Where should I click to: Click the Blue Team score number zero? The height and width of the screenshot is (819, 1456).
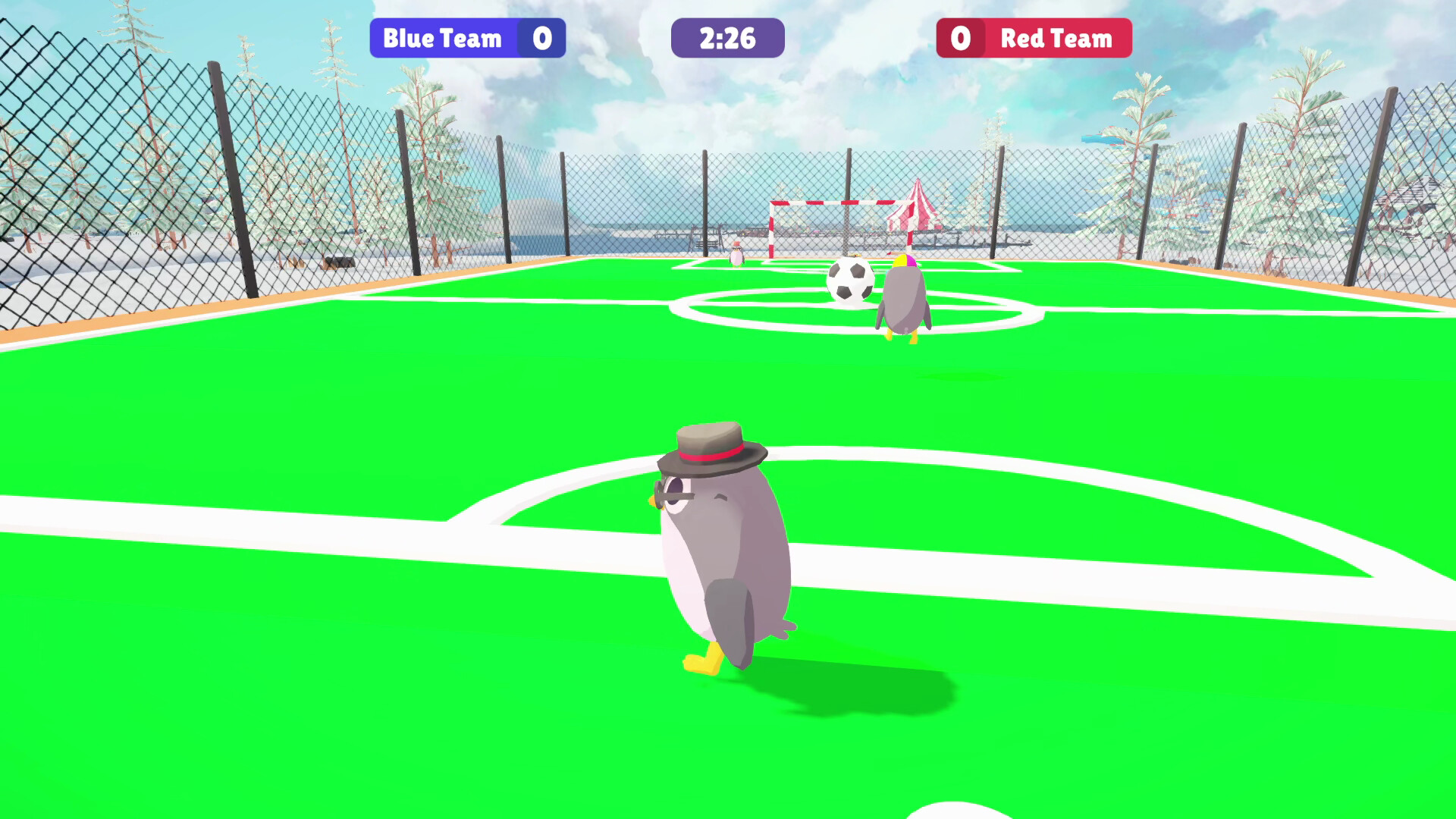(543, 38)
